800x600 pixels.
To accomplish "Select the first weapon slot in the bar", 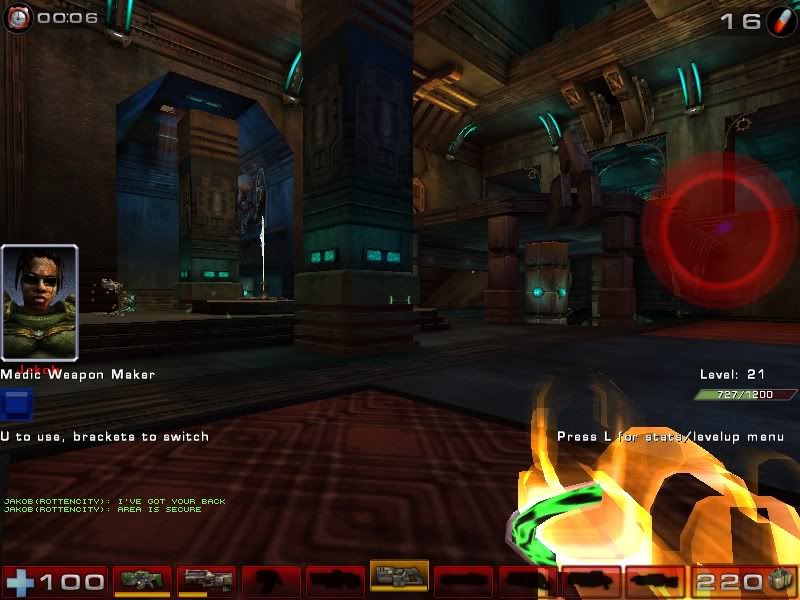I will point(142,580).
